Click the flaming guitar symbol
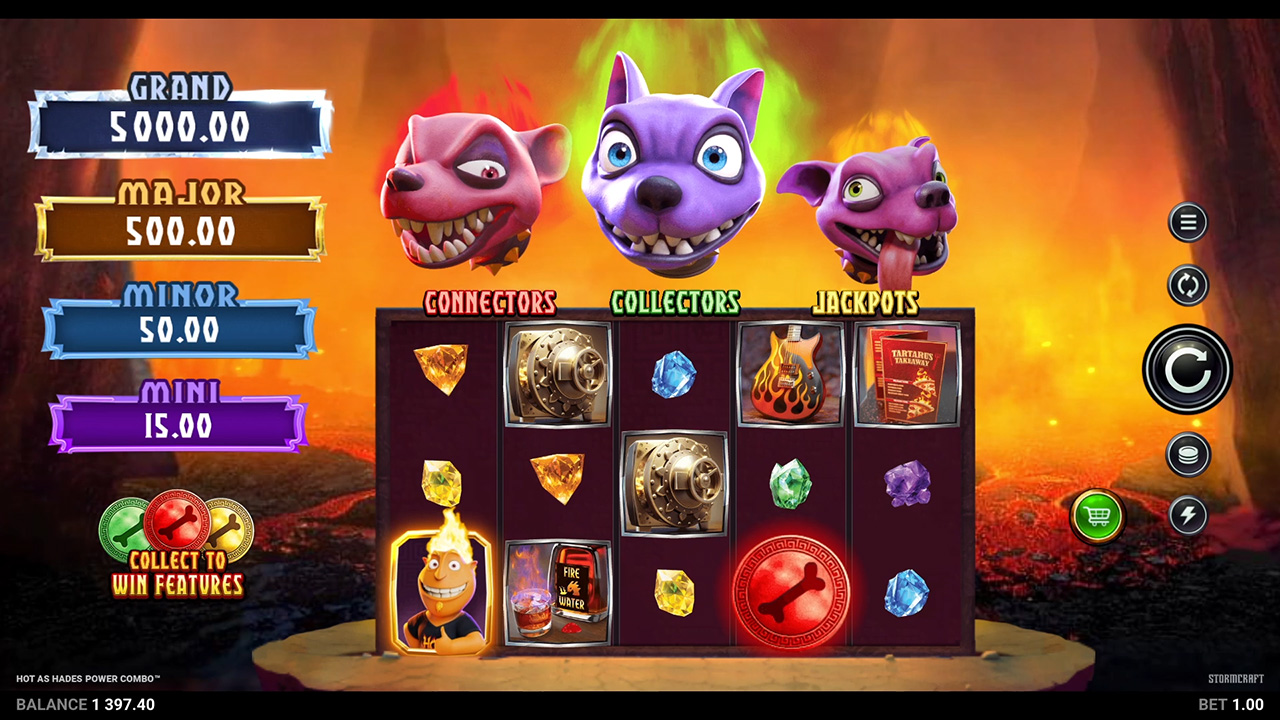The height and width of the screenshot is (720, 1280). [790, 372]
